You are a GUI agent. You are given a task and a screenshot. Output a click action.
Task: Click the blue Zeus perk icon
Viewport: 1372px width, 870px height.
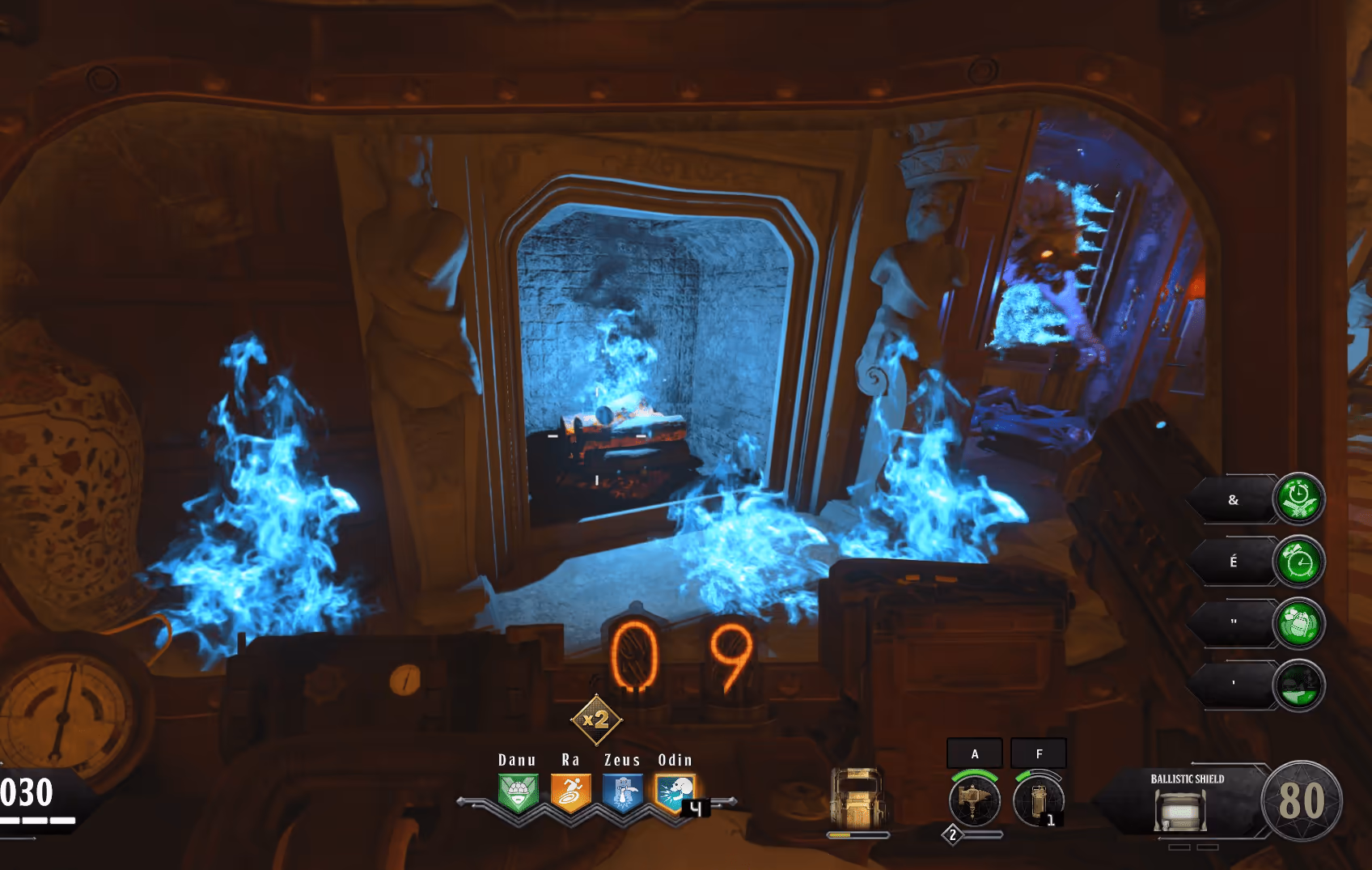(622, 793)
